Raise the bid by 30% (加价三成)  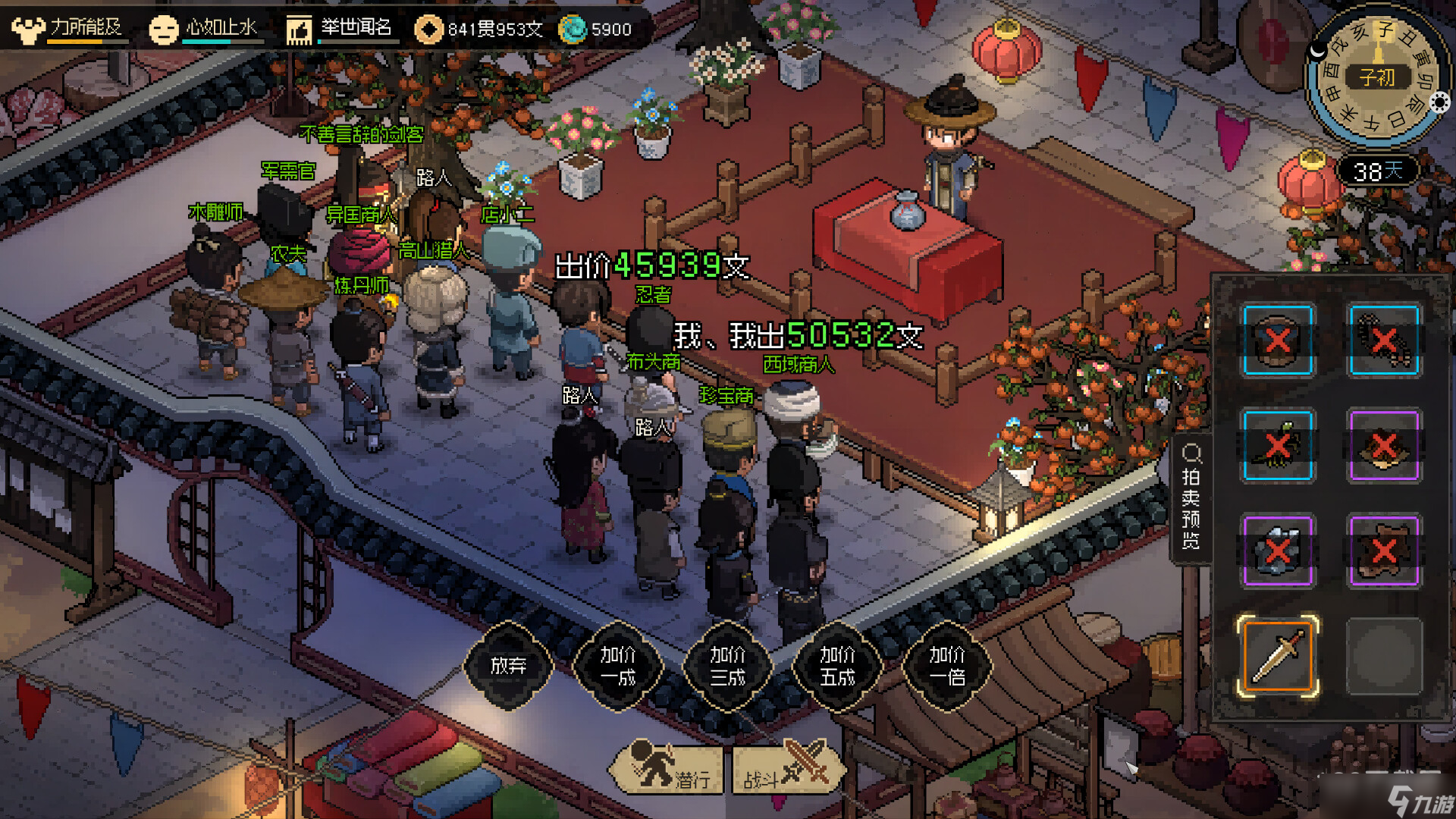point(728,666)
